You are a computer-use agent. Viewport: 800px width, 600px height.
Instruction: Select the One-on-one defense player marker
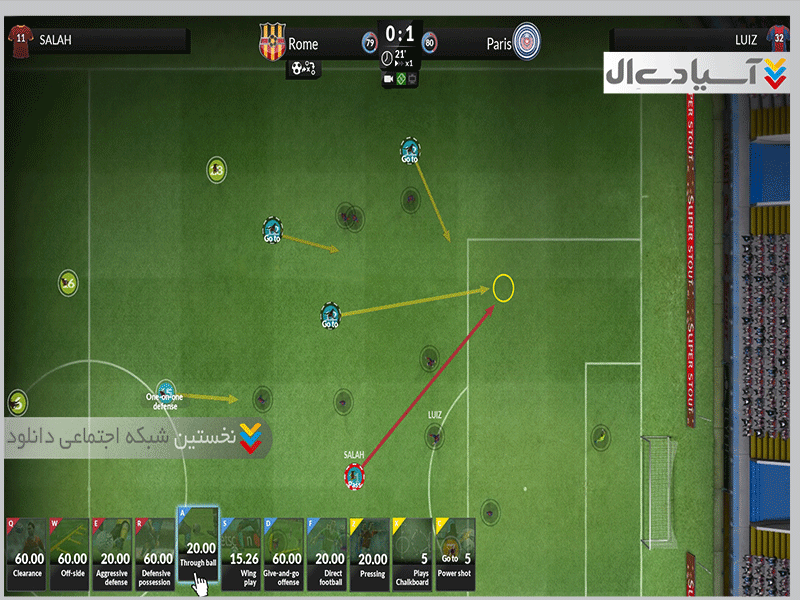pyautogui.click(x=166, y=390)
